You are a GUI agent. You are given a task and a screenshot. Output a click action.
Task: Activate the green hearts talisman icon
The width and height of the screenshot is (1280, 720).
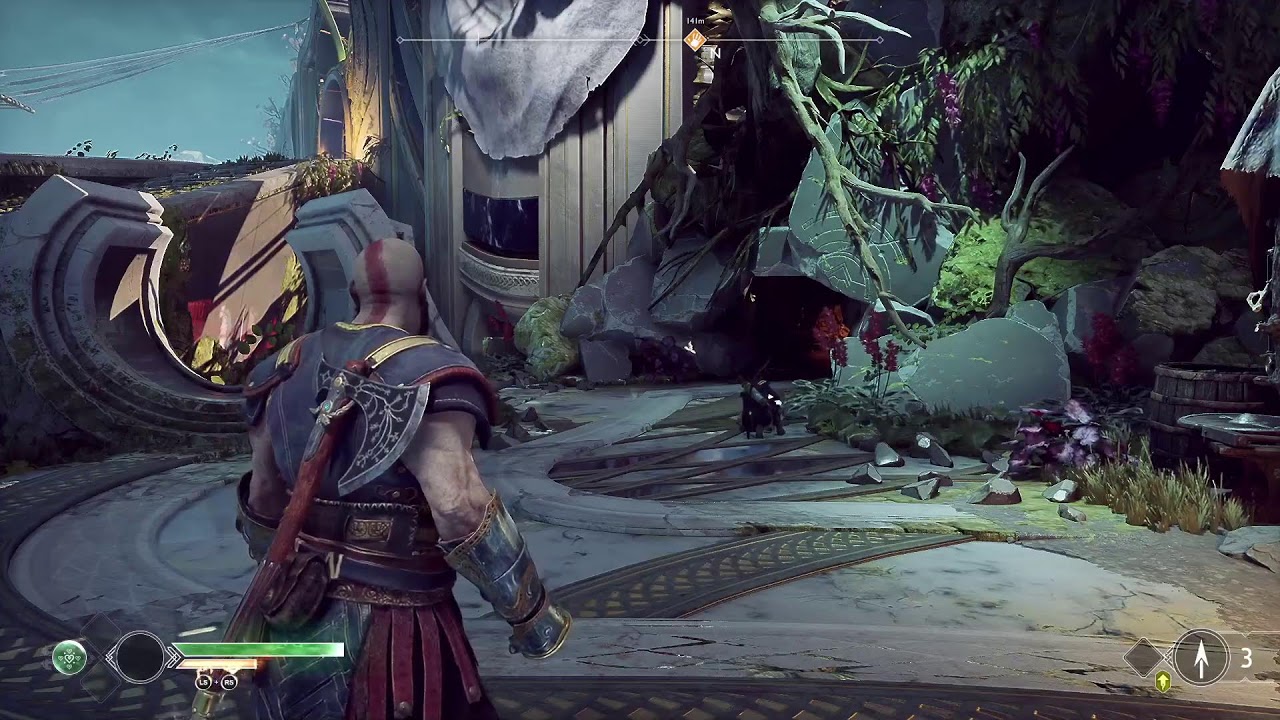point(69,657)
